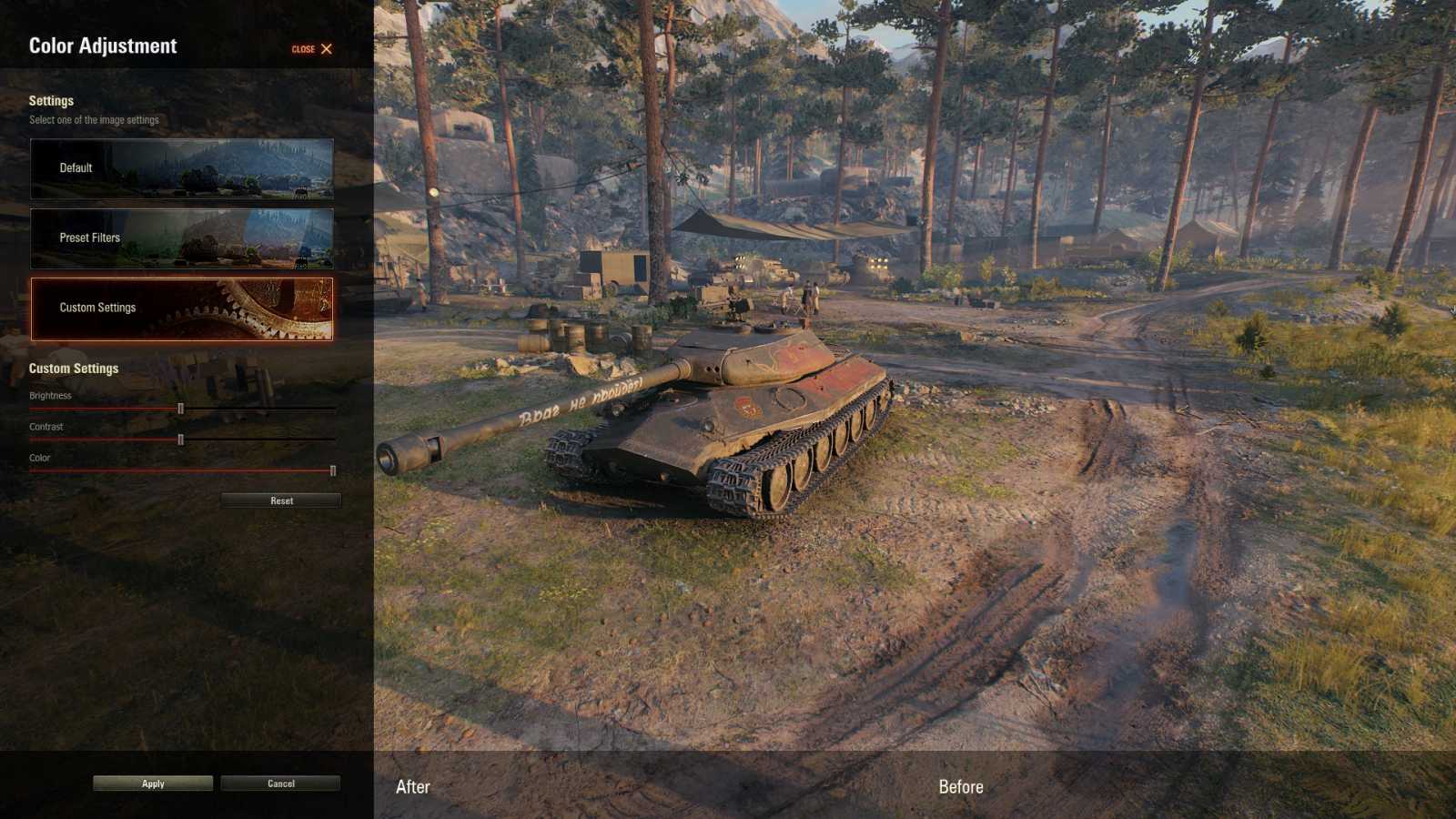Click the middle of the Brightness slider track
Screen dimensions: 1456x819
coord(182,408)
